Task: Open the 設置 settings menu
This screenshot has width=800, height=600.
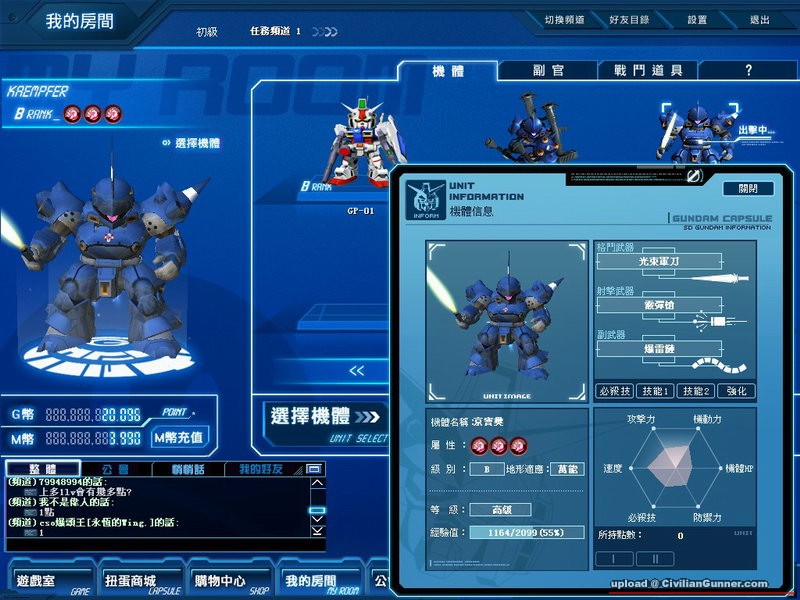Action: [x=697, y=20]
